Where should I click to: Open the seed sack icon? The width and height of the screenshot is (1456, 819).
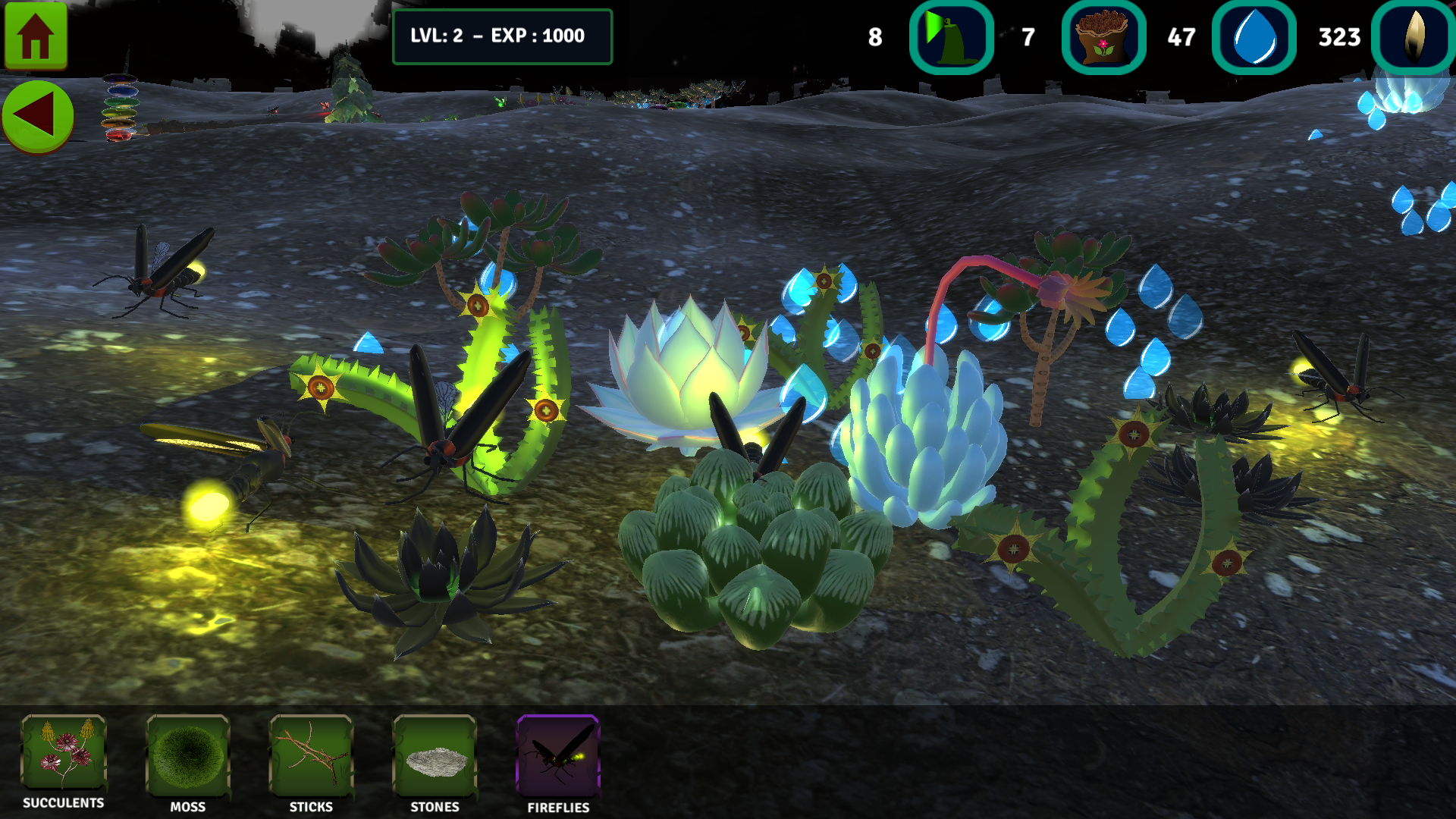click(1103, 37)
